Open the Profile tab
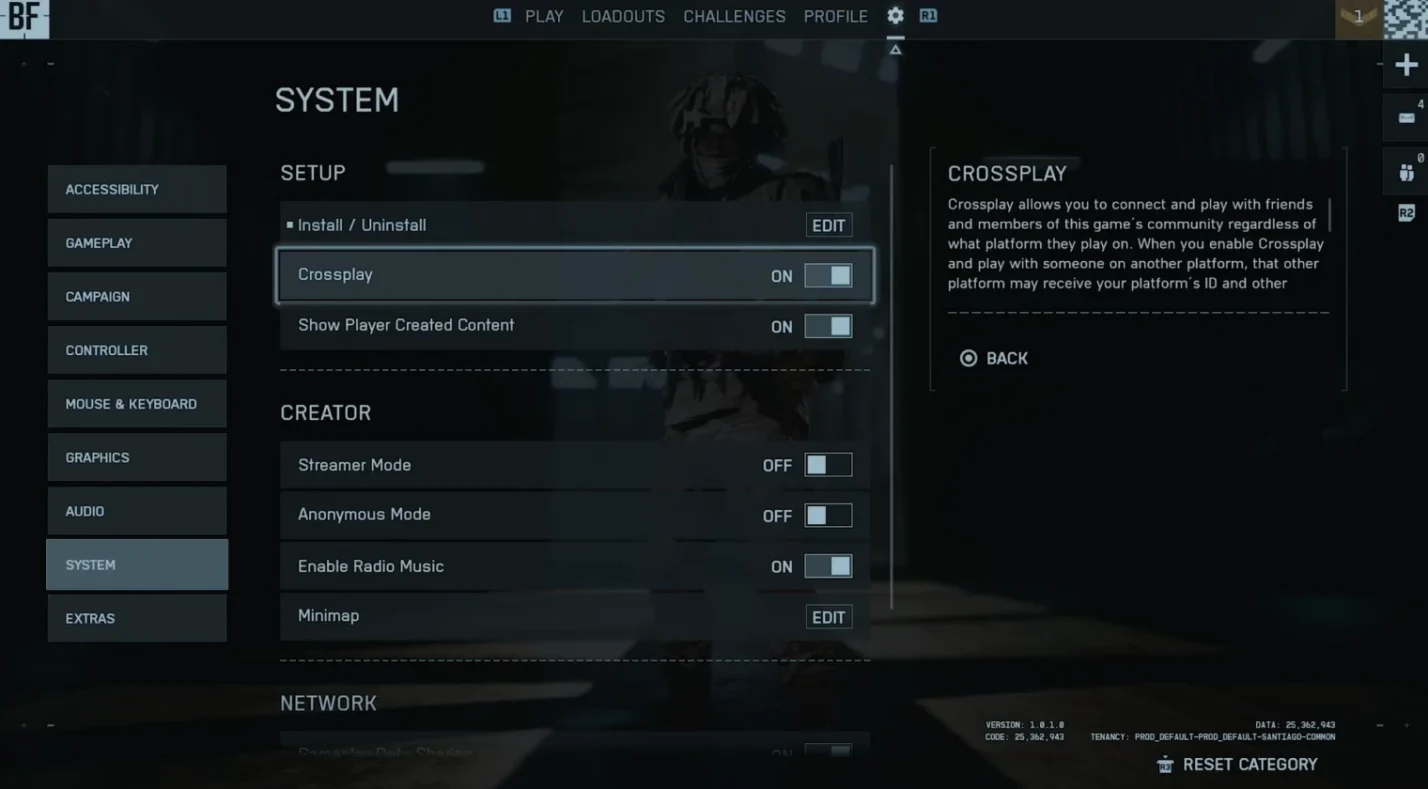The width and height of the screenshot is (1428, 789). (x=835, y=17)
